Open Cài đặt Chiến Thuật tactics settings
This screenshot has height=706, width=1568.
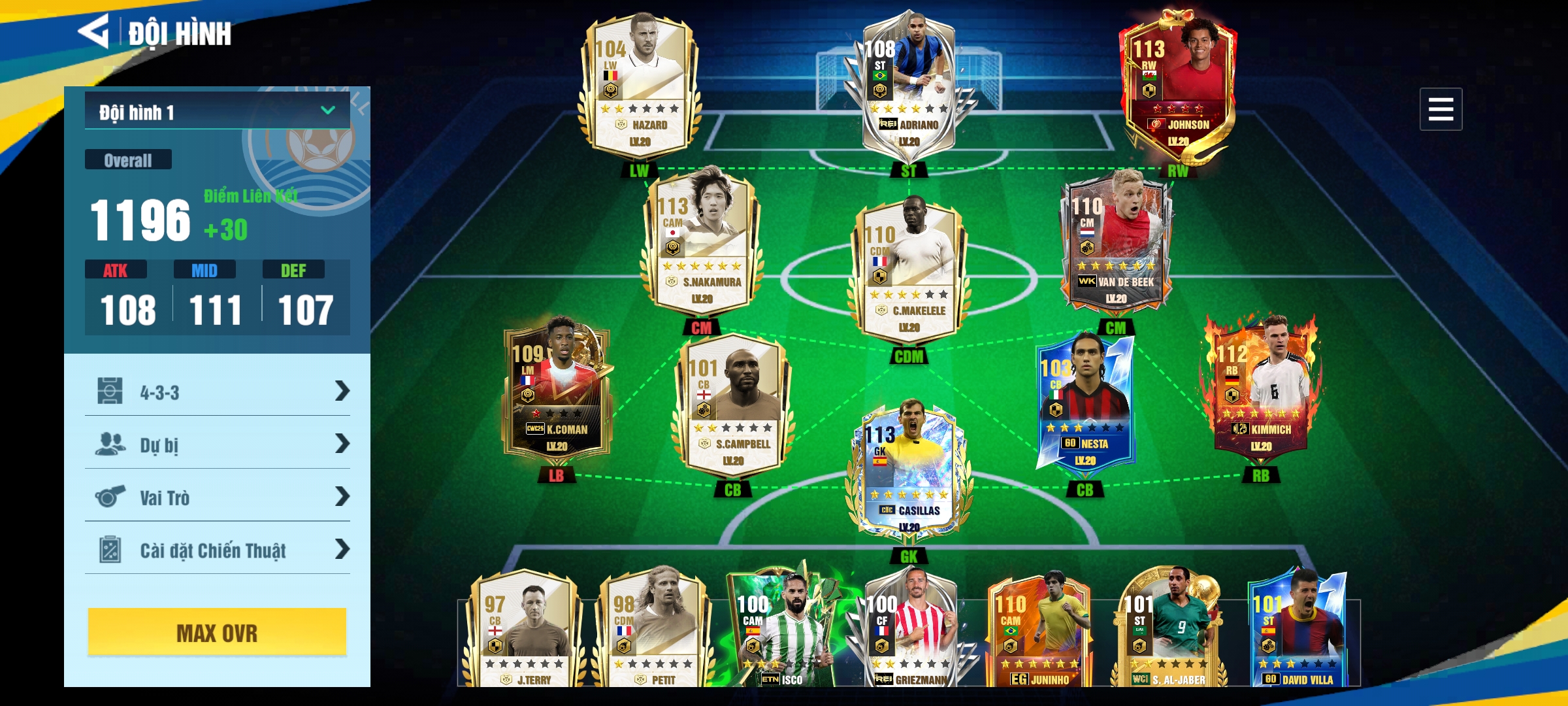(217, 550)
